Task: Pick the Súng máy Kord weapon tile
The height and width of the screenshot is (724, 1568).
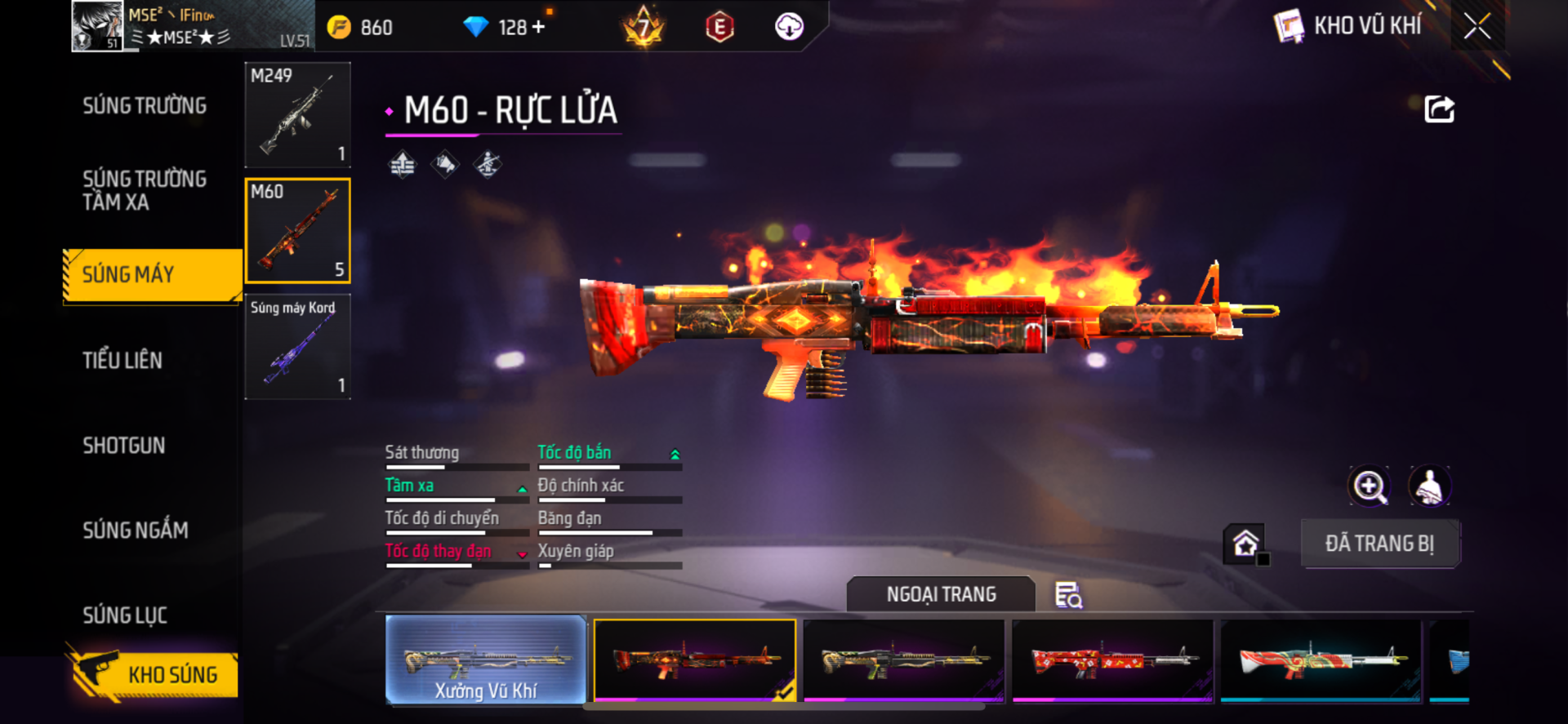Action: 298,347
